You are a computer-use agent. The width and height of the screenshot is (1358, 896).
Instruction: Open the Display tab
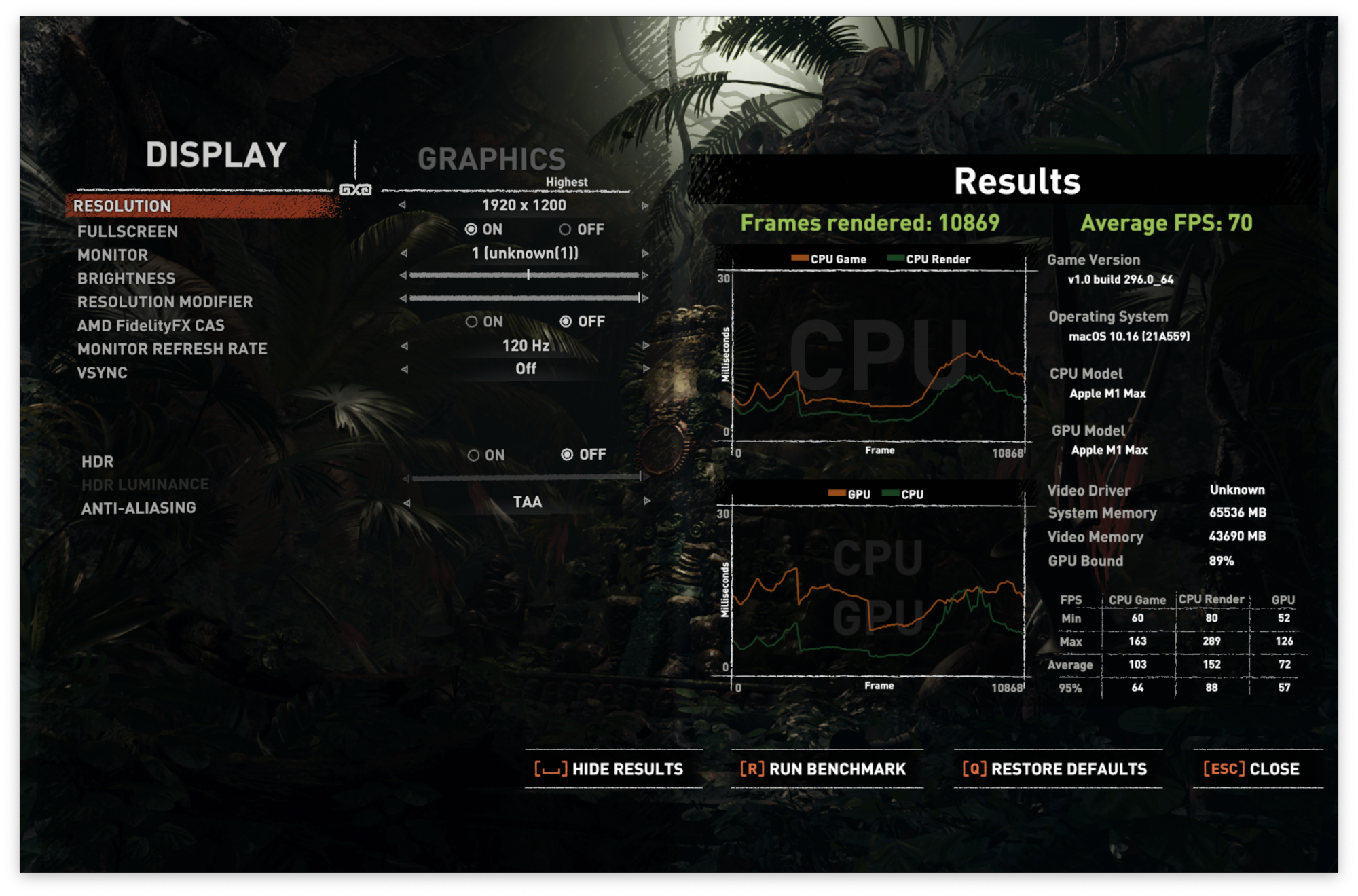coord(216,155)
